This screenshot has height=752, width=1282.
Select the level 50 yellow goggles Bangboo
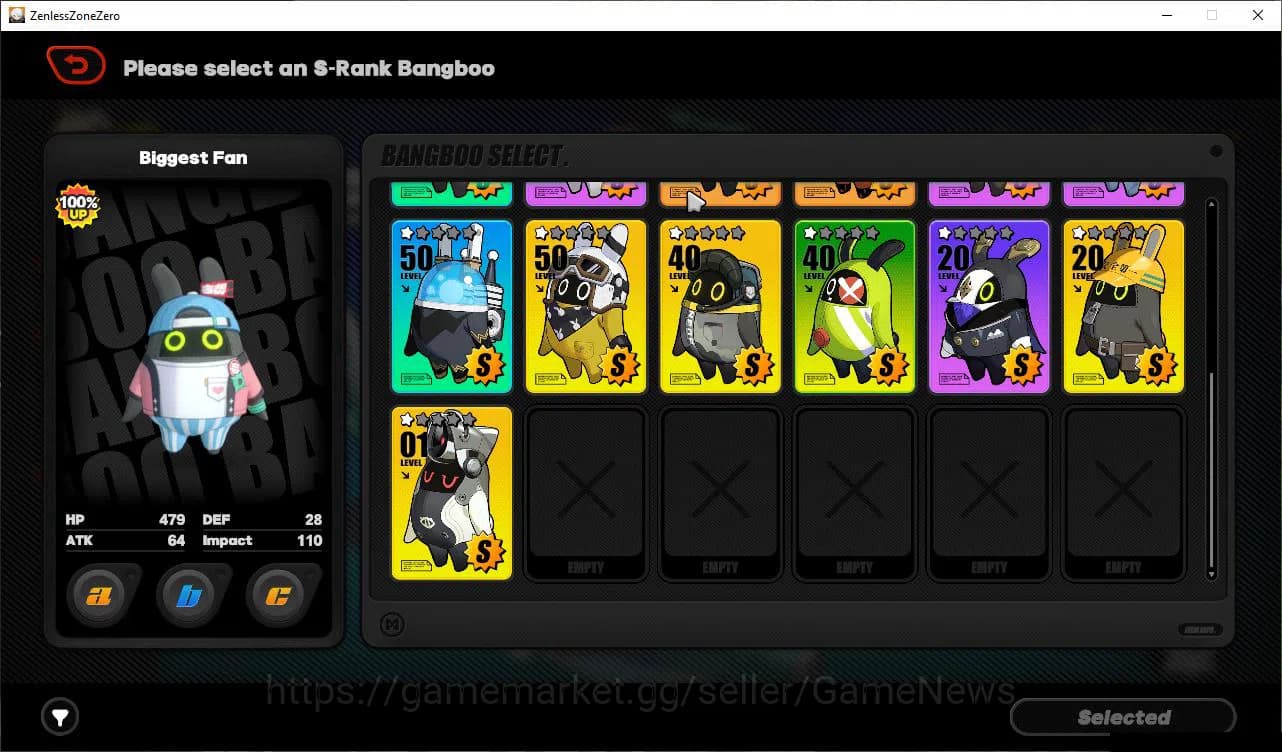pyautogui.click(x=586, y=306)
